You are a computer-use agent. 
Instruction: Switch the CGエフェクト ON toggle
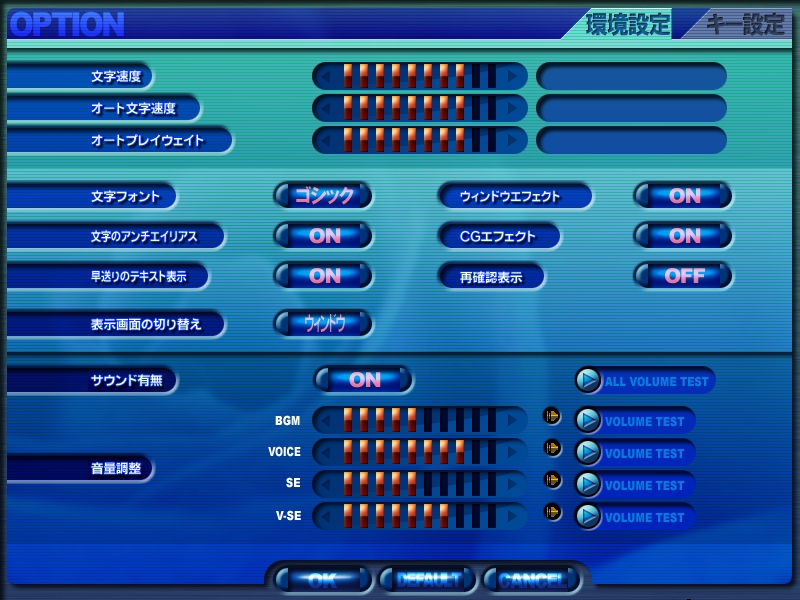684,236
